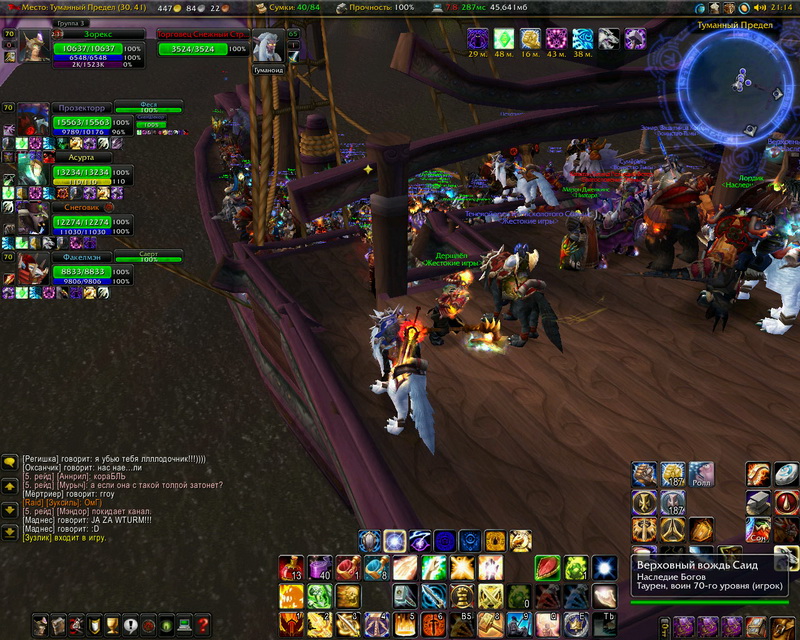Image resolution: width=800 pixels, height=640 pixels.
Task: Activate the action button labeled Ролл
Action: (702, 474)
